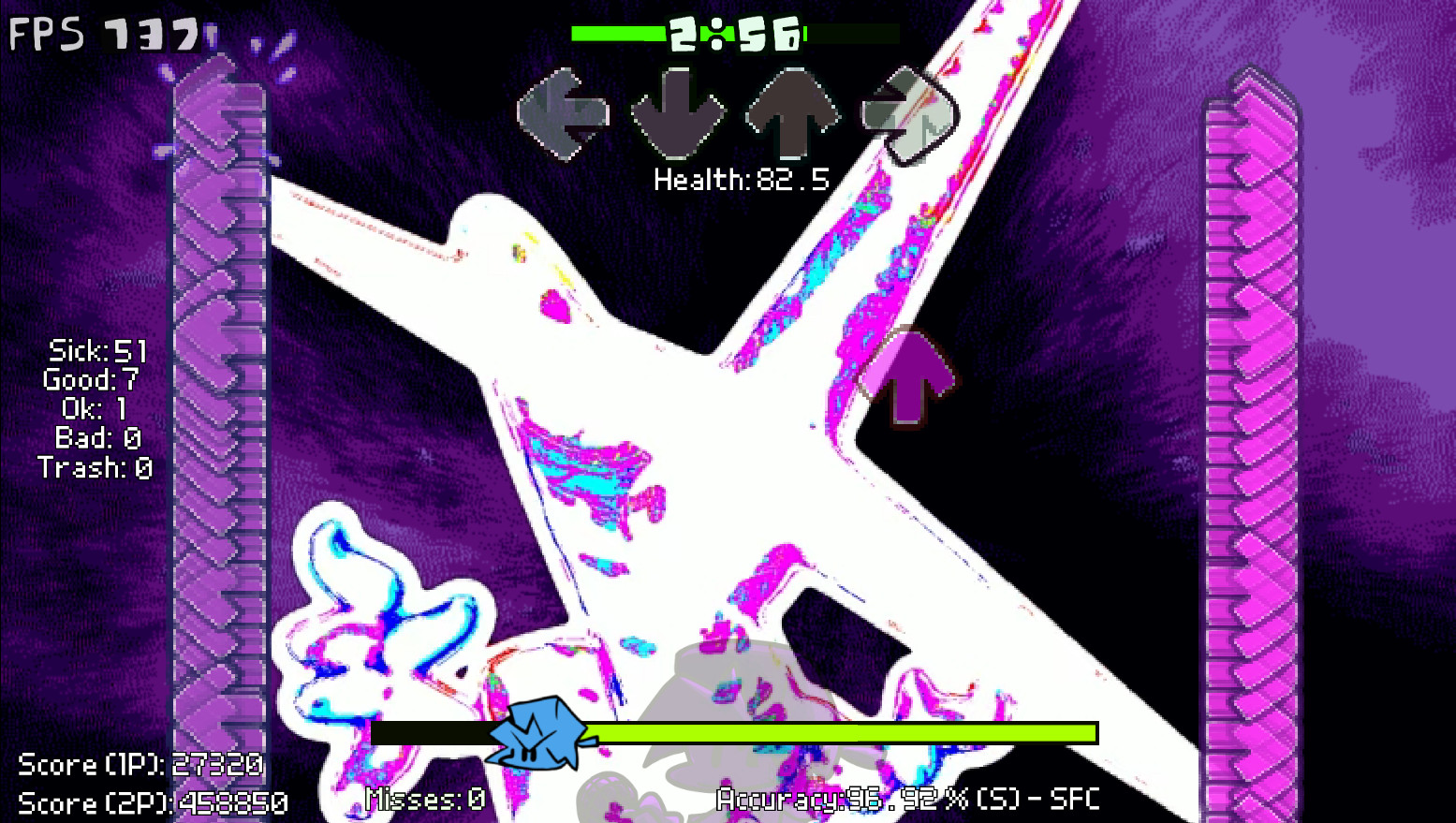Click the right strumline arrow receptor
The image size is (1456, 823).
[x=905, y=112]
